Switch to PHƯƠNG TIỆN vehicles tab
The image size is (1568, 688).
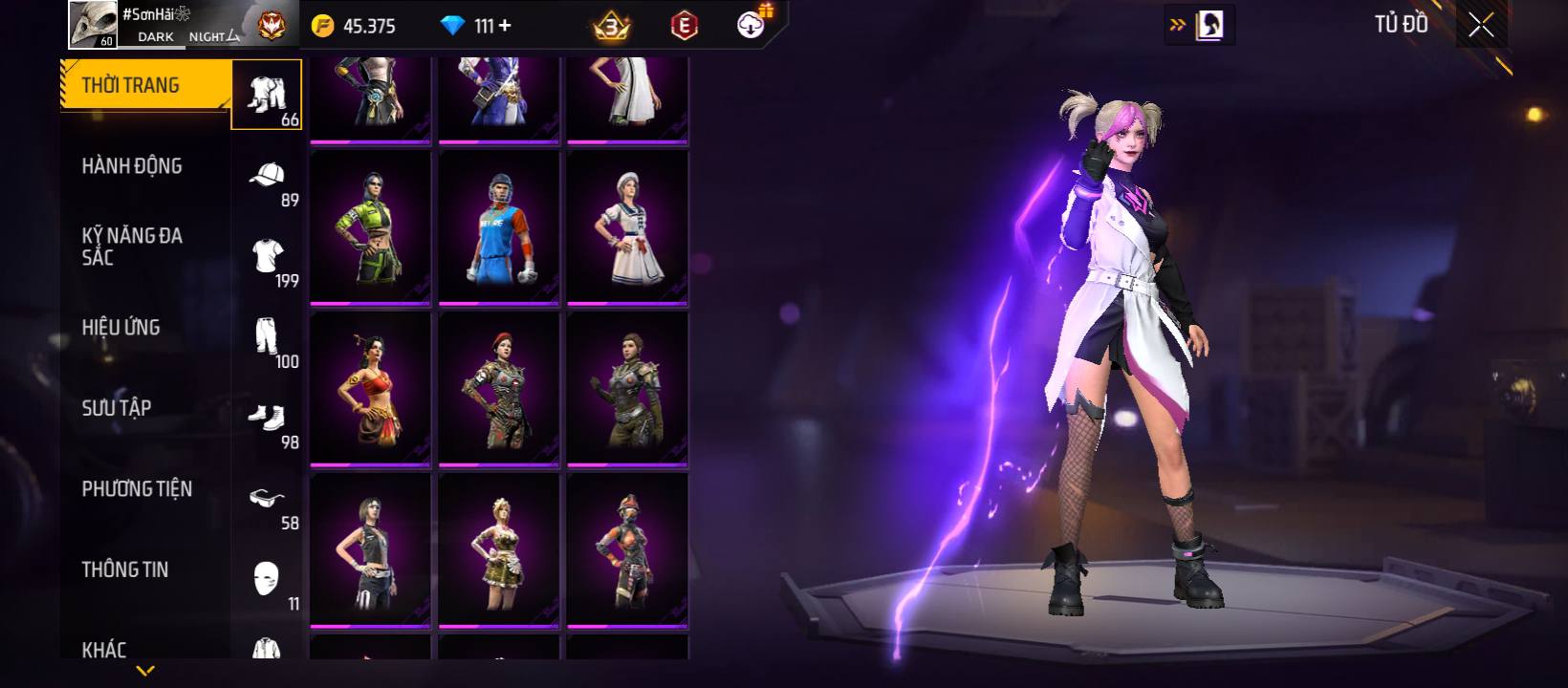(137, 489)
